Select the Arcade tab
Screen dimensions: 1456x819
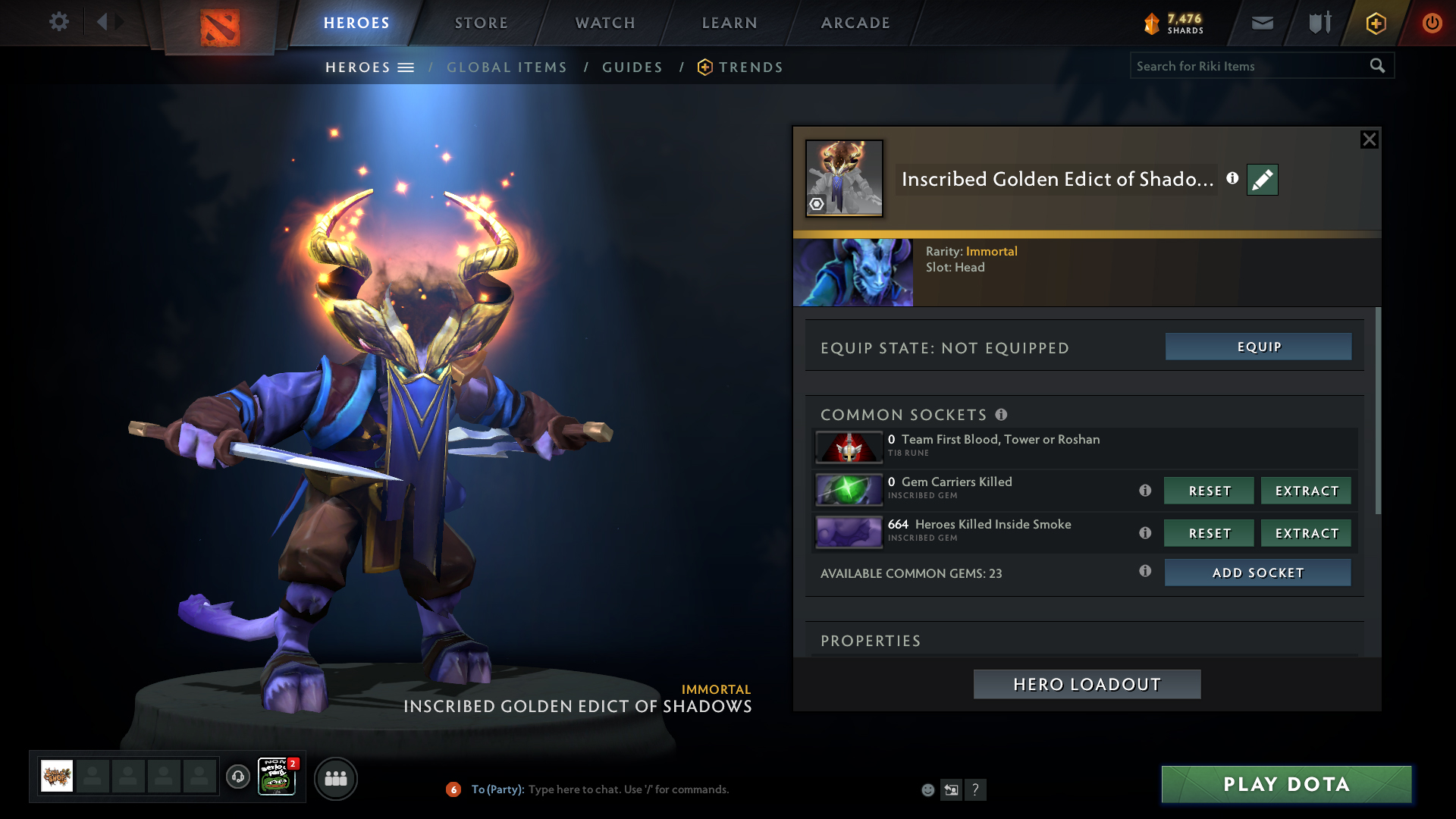point(855,23)
